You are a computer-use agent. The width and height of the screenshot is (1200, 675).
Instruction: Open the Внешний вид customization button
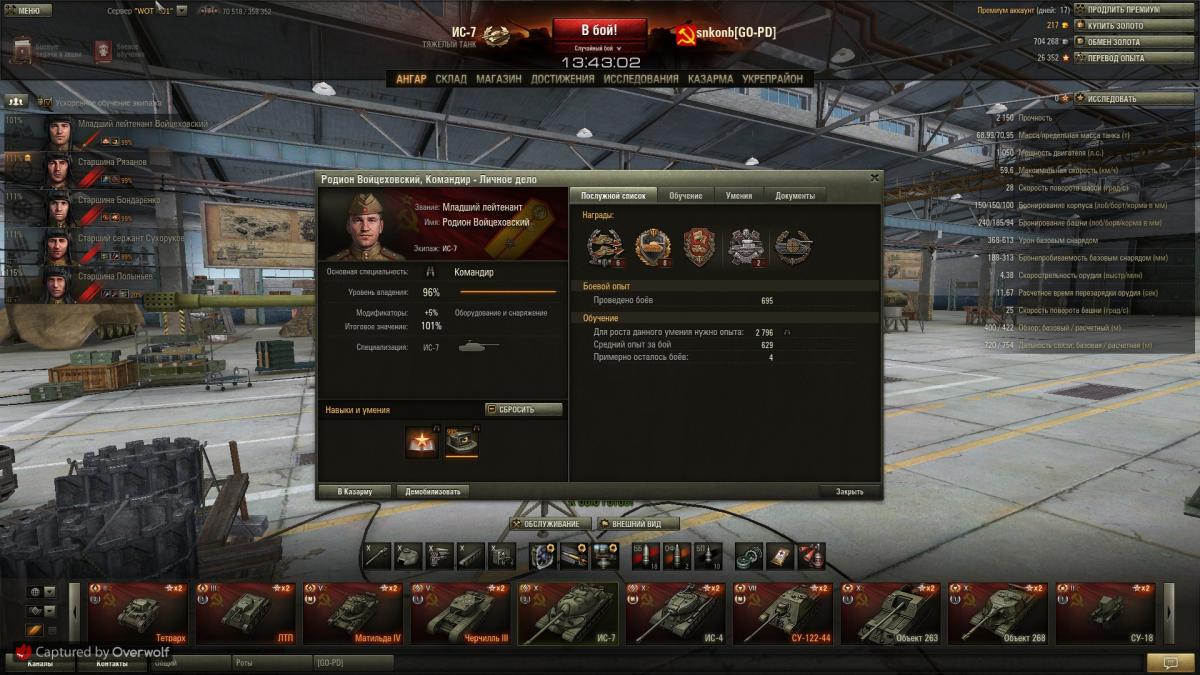[637, 524]
